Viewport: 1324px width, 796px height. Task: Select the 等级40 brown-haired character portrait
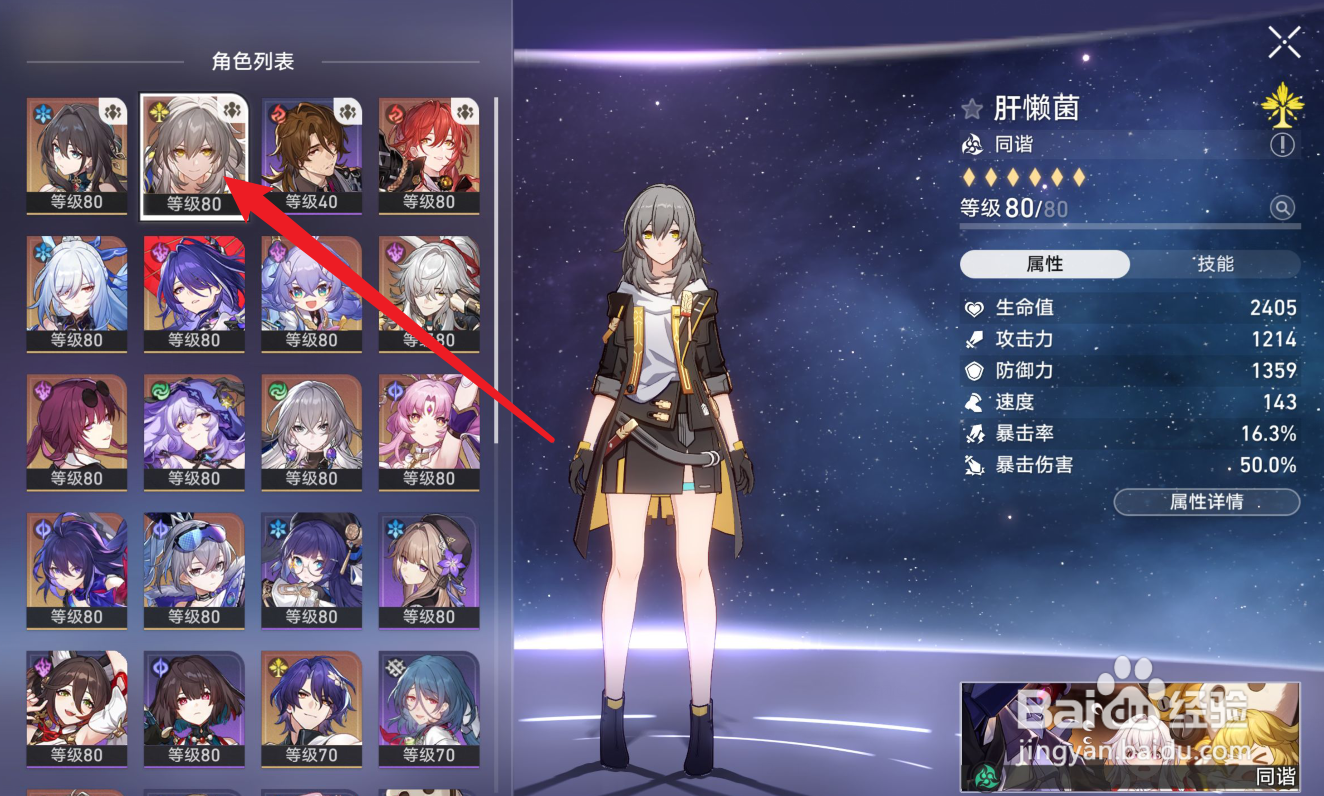[x=310, y=150]
